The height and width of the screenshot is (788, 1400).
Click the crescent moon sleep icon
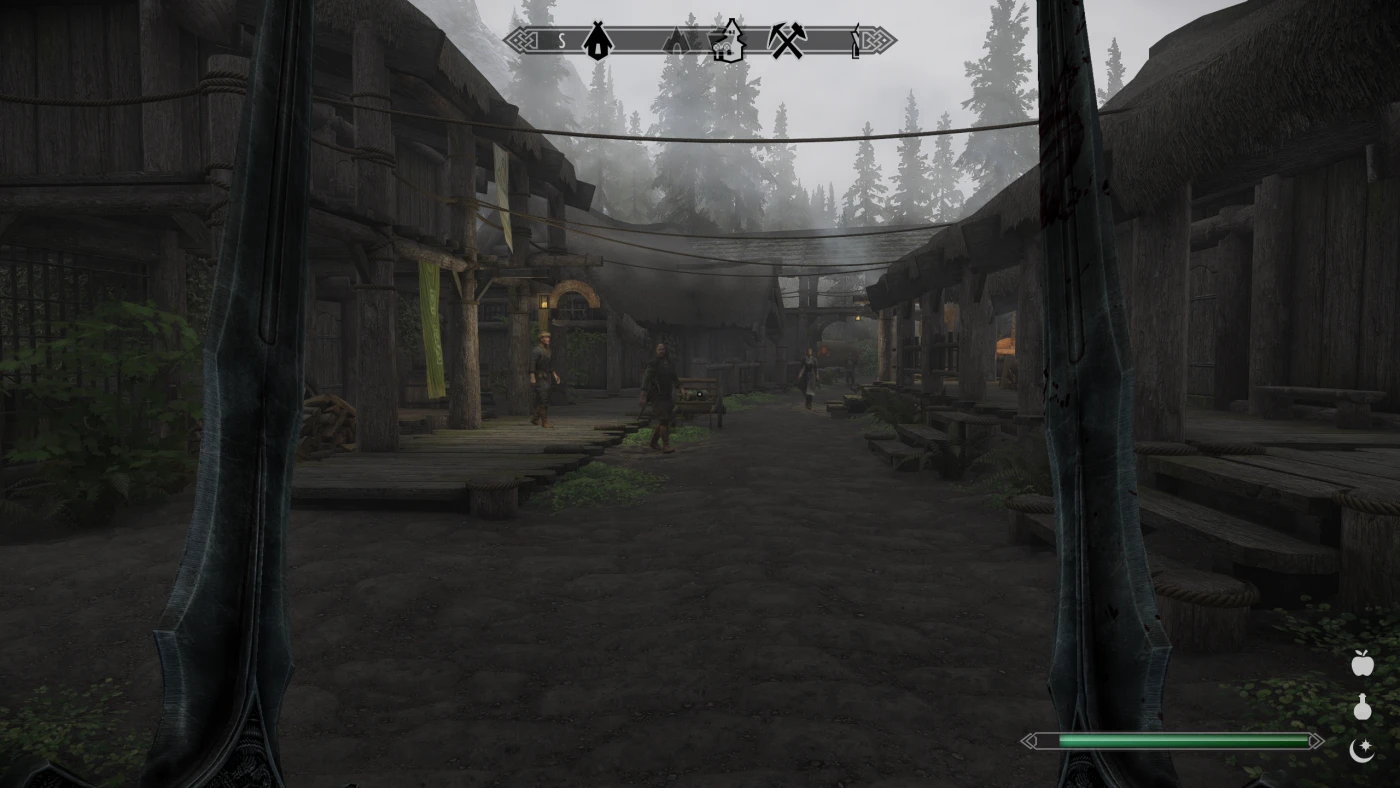coord(1362,749)
